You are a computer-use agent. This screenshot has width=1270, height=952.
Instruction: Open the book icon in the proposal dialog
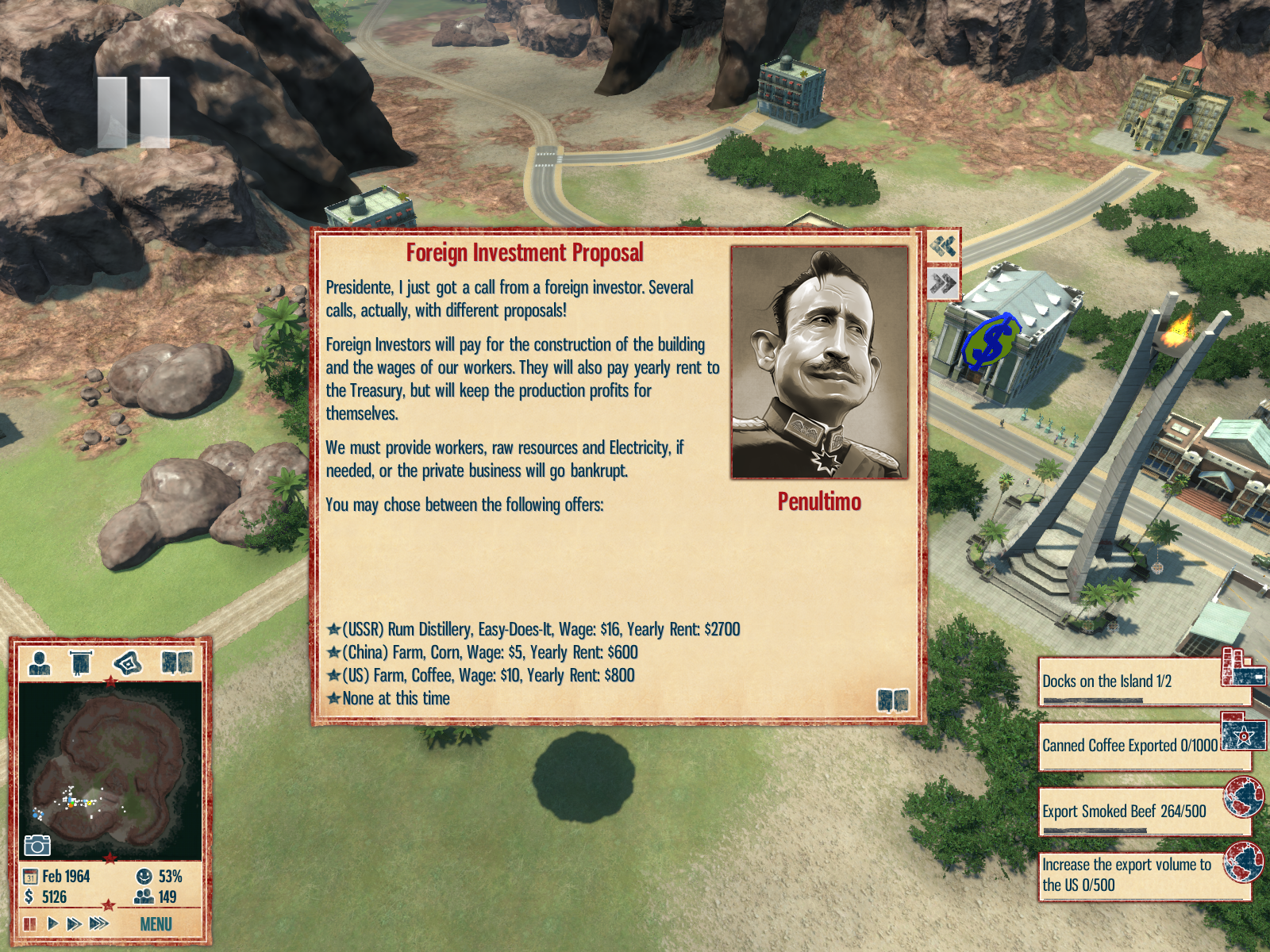tap(892, 700)
